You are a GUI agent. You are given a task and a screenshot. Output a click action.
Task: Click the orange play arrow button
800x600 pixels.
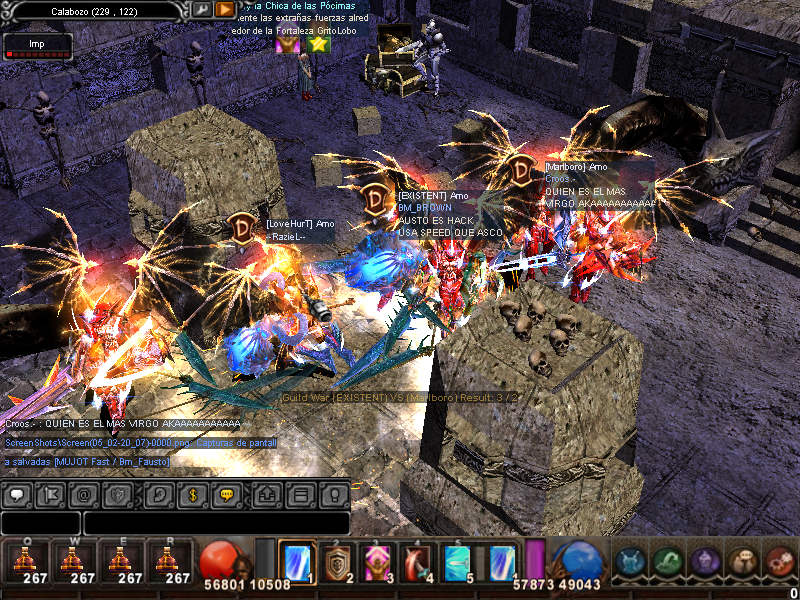point(225,9)
